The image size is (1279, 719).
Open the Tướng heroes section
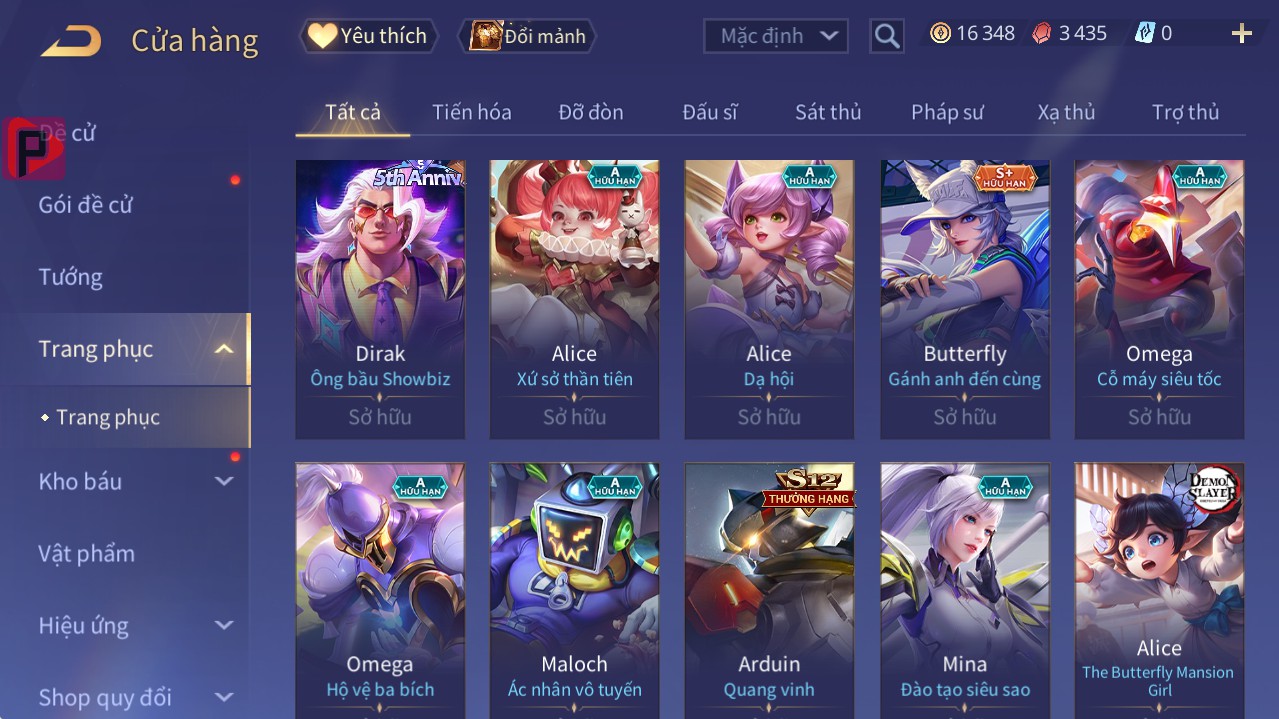(x=71, y=277)
